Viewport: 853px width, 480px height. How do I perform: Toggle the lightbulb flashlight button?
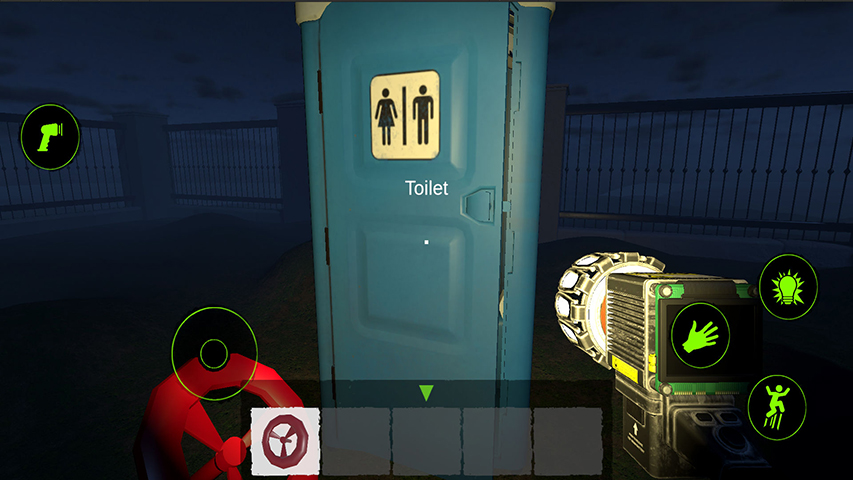[x=788, y=286]
